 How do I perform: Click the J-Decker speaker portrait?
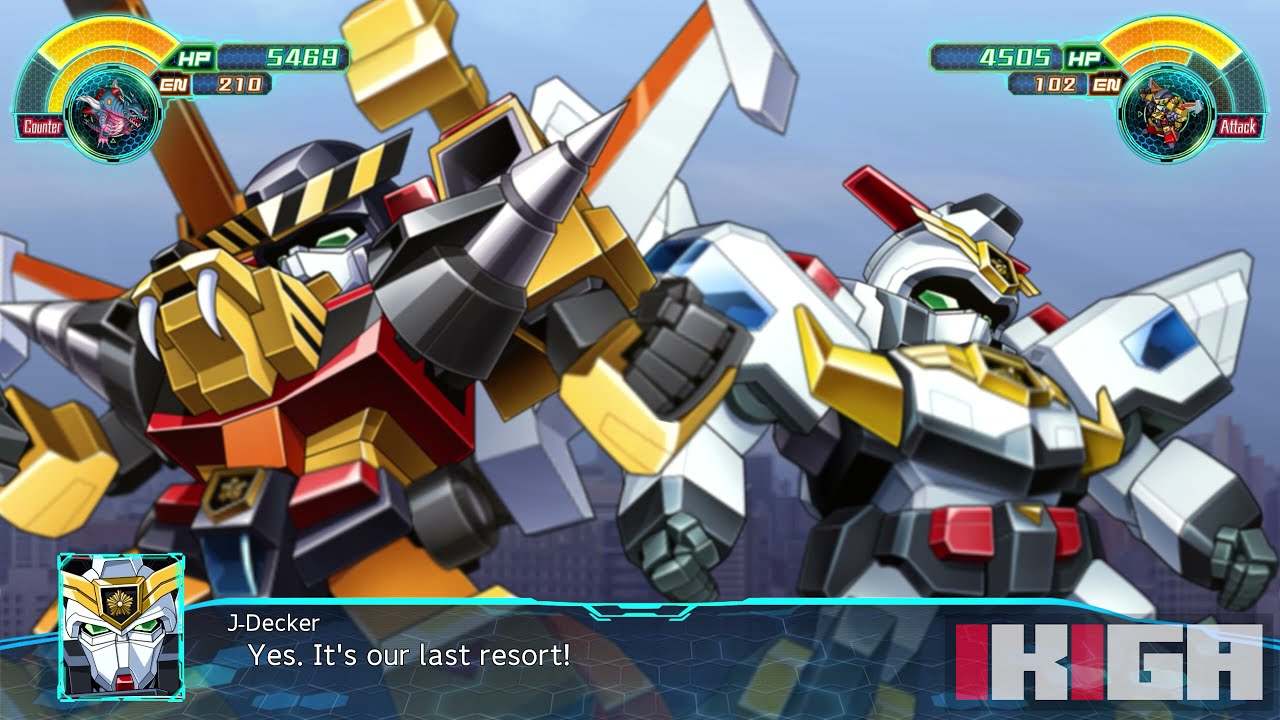coord(121,626)
